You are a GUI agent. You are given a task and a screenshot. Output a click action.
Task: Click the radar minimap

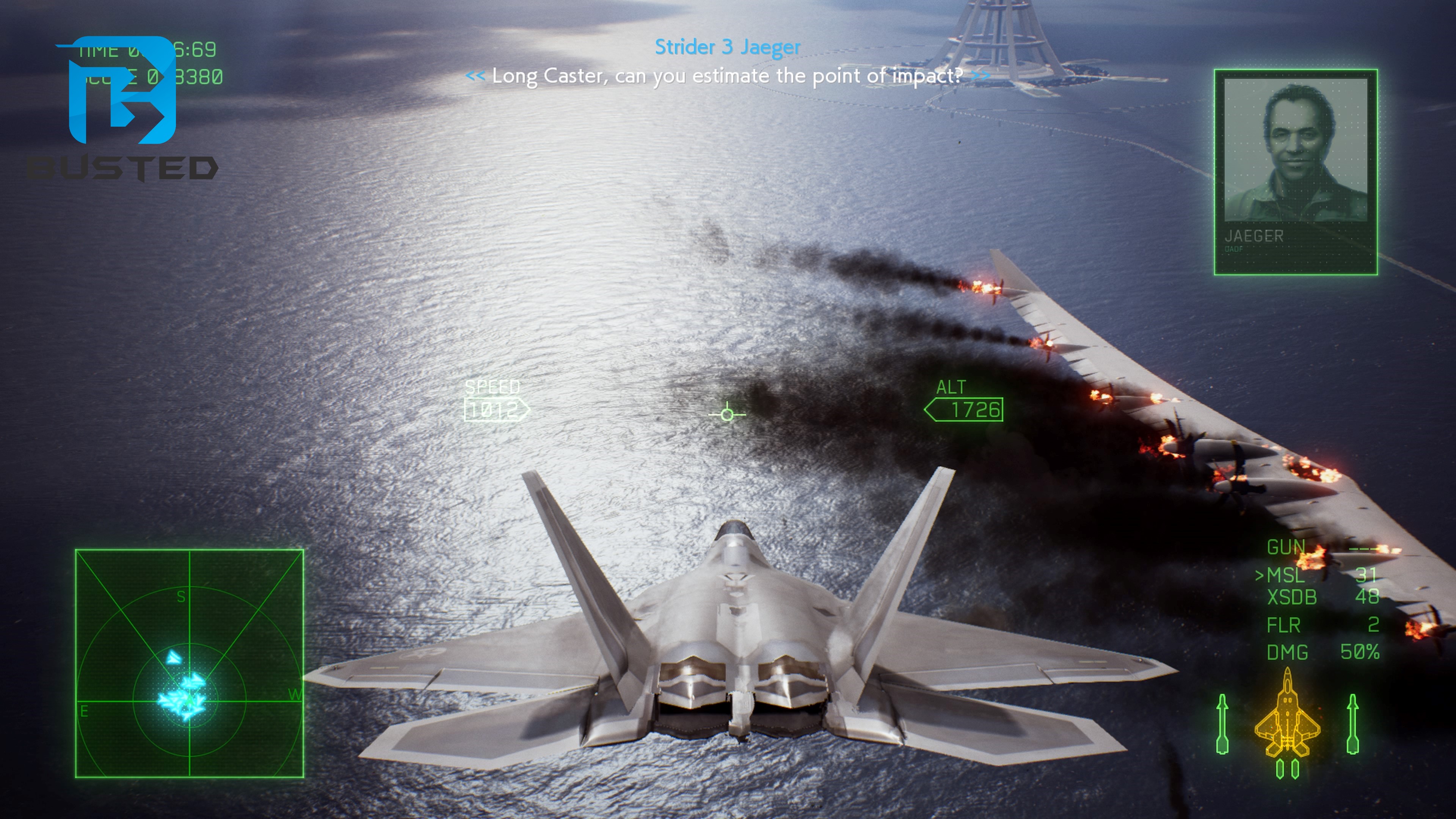(189, 663)
